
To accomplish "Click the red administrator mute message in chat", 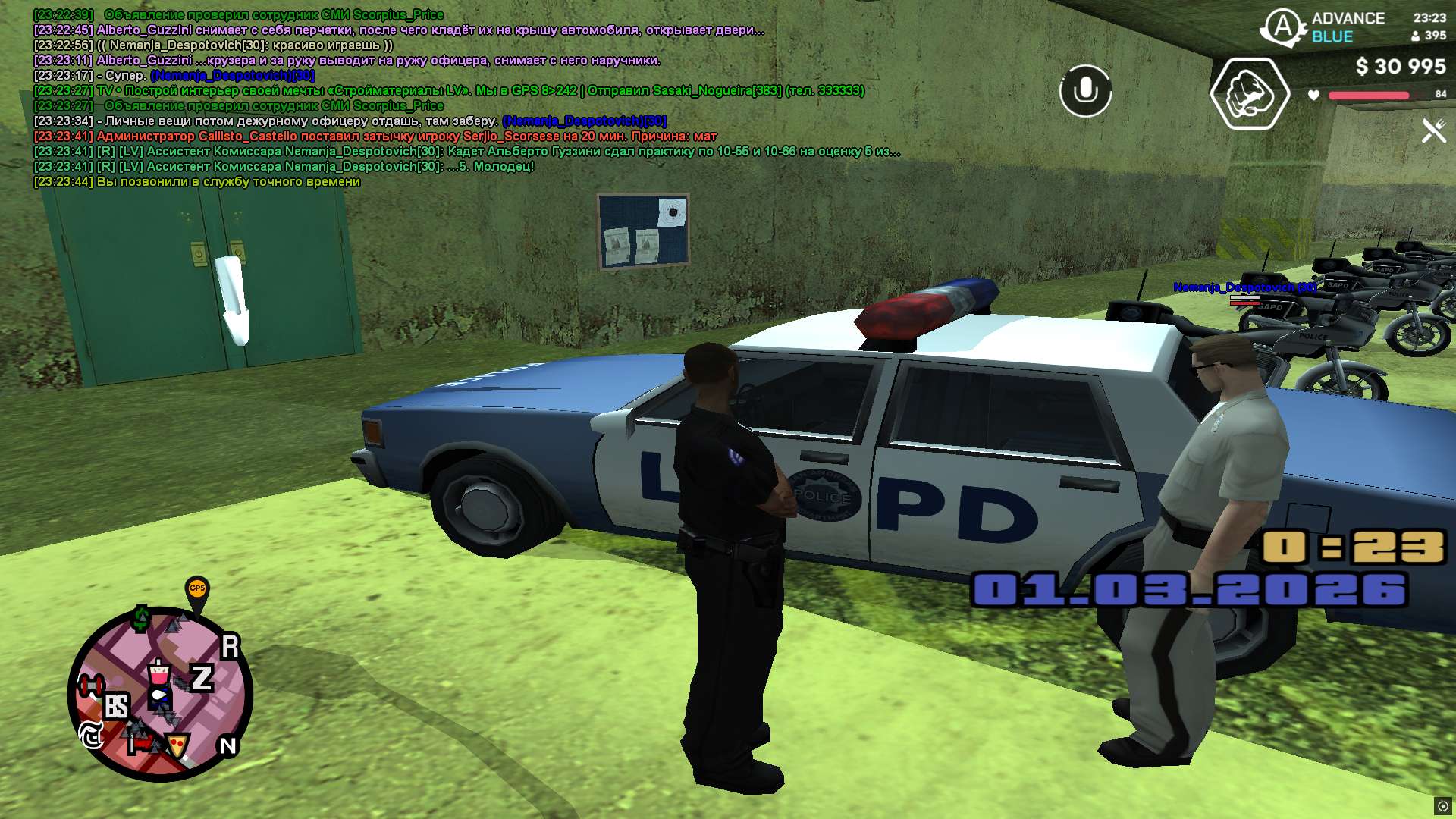I will [x=375, y=136].
